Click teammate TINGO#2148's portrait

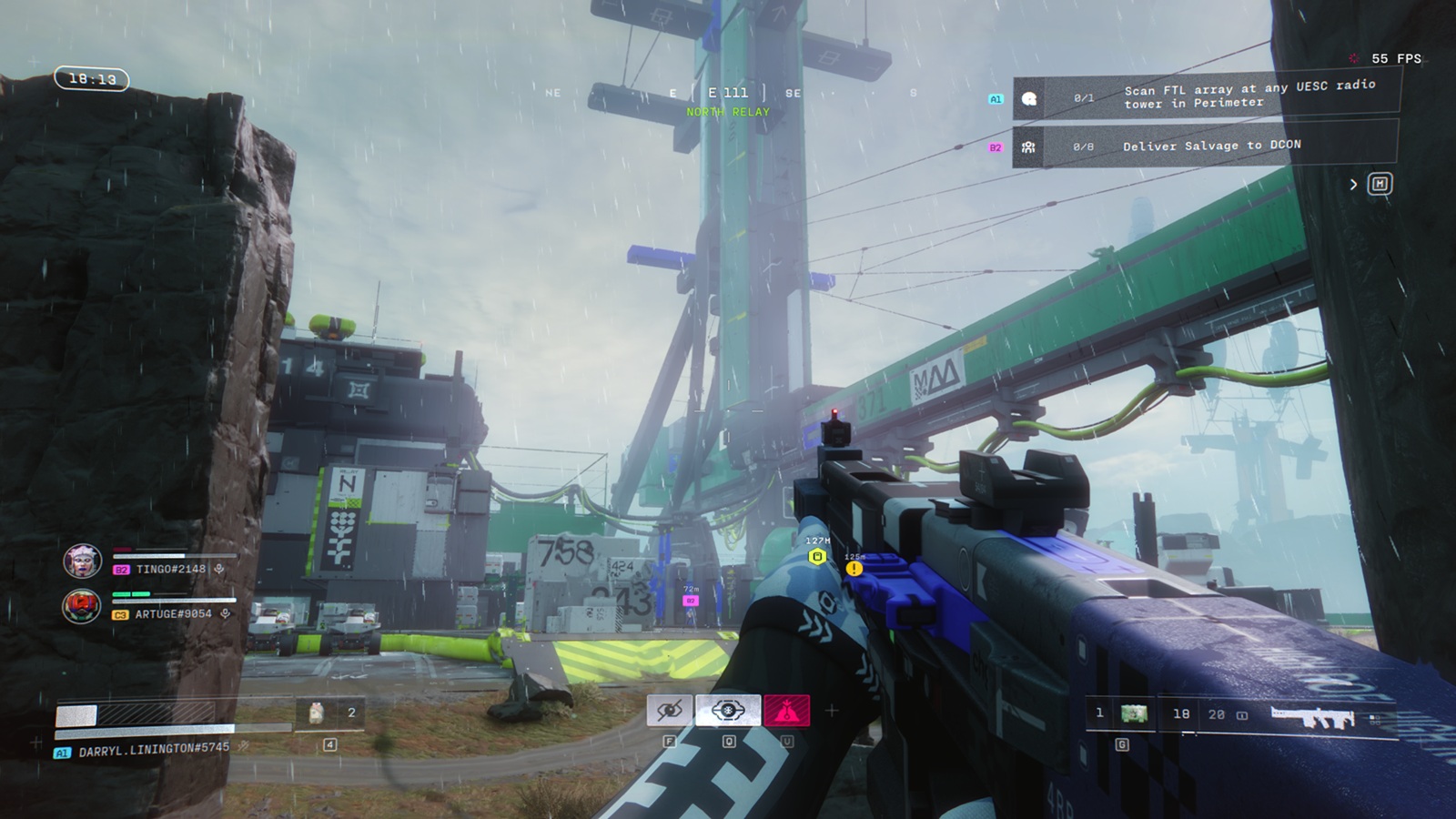coord(82,561)
